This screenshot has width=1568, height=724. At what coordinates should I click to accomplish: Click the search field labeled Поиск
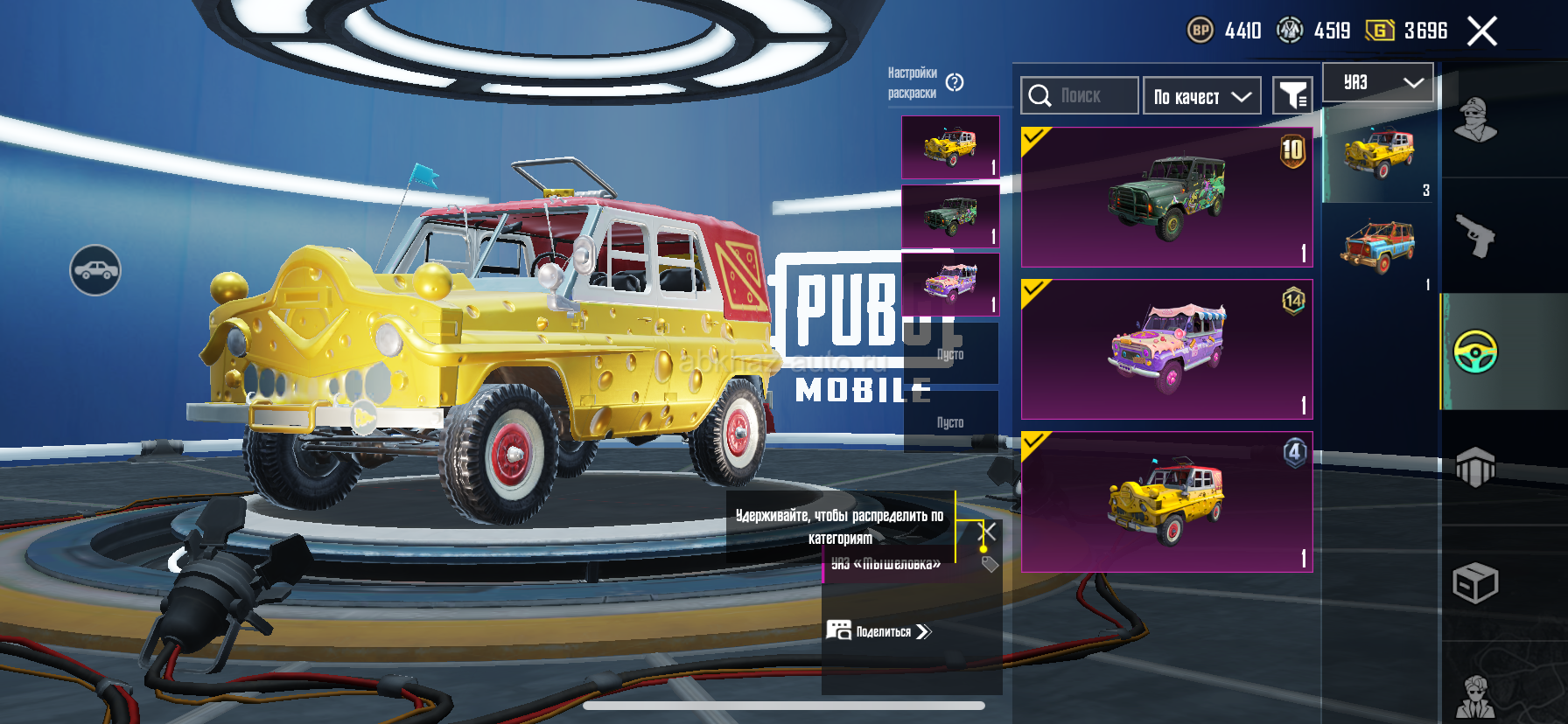[1080, 96]
